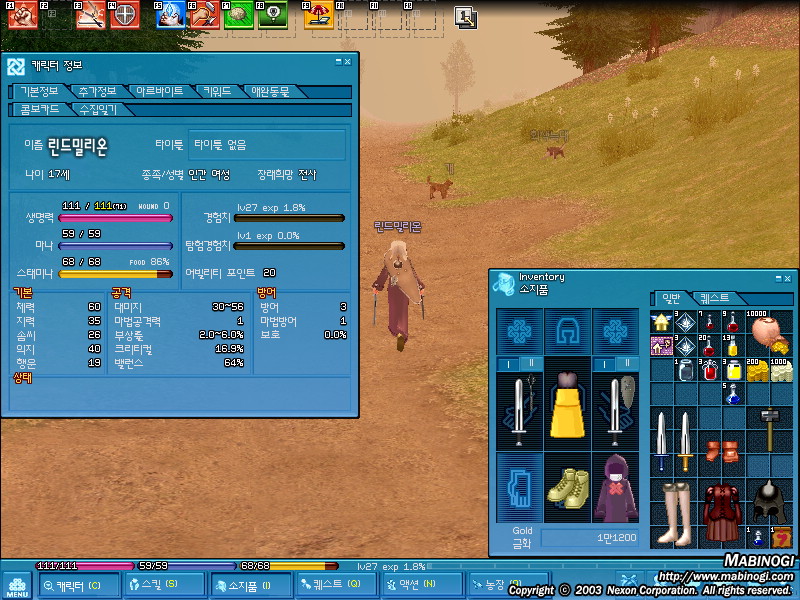This screenshot has width=800, height=600.
Task: Close the Inventory window
Action: [x=789, y=277]
